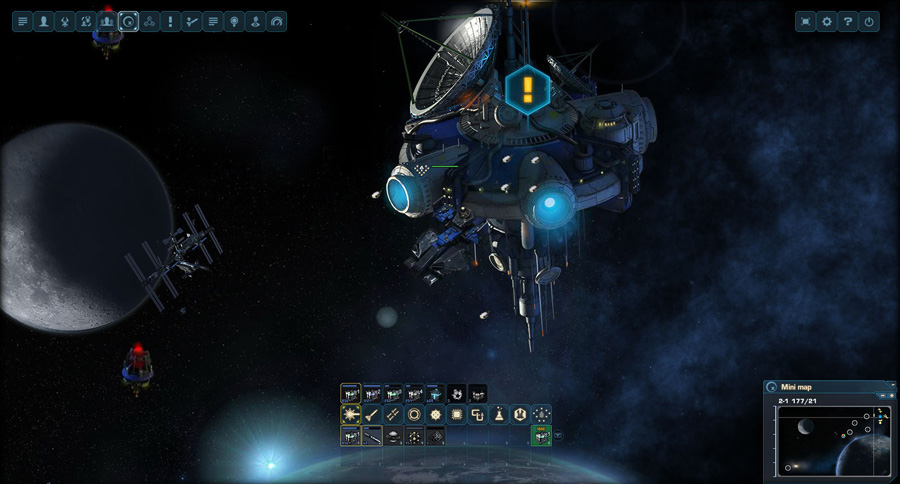
Task: Select the rocket category icon
Action: pos(372,414)
